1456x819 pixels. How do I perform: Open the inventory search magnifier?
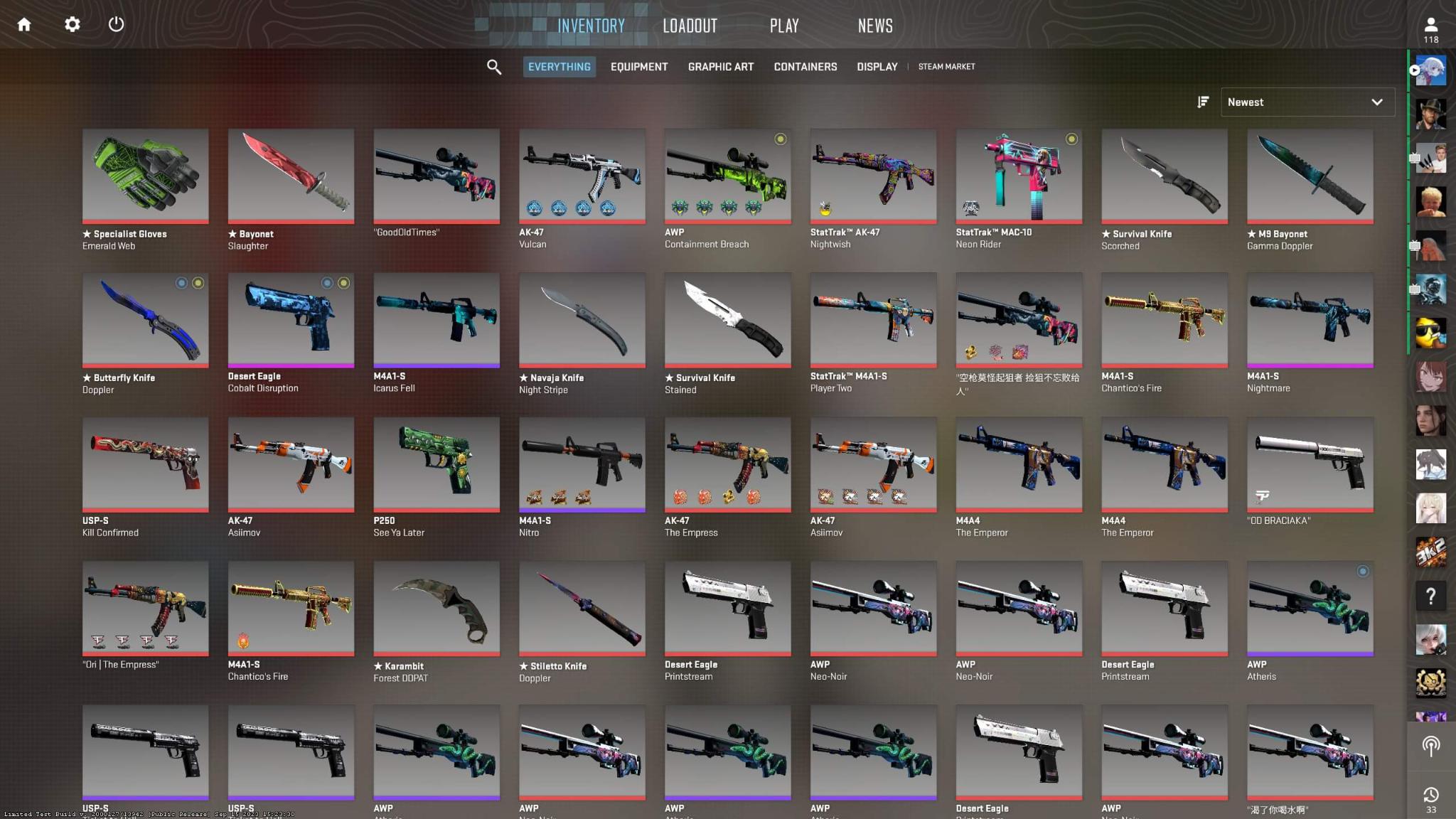[493, 67]
